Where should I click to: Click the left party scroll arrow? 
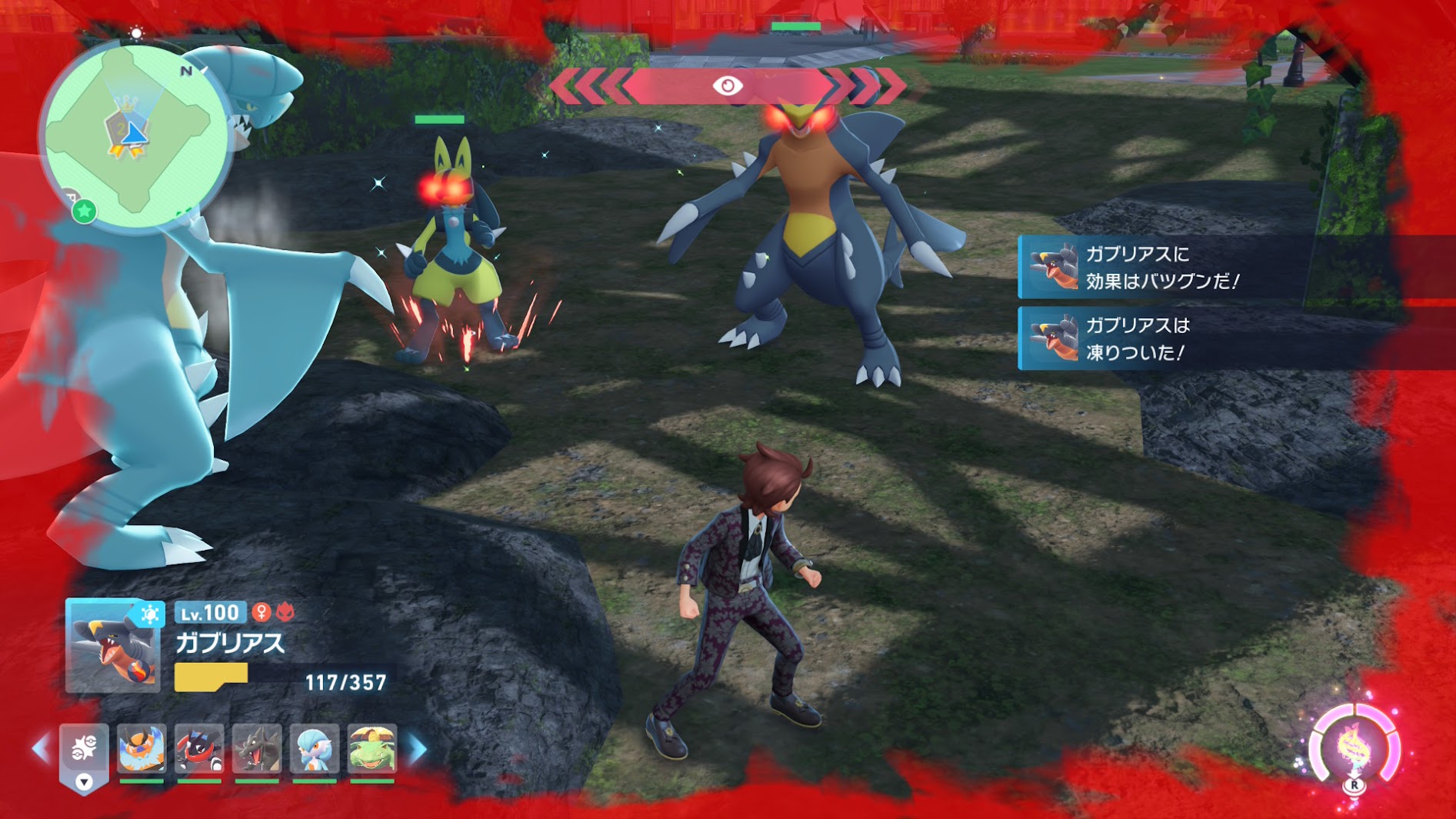pyautogui.click(x=40, y=748)
